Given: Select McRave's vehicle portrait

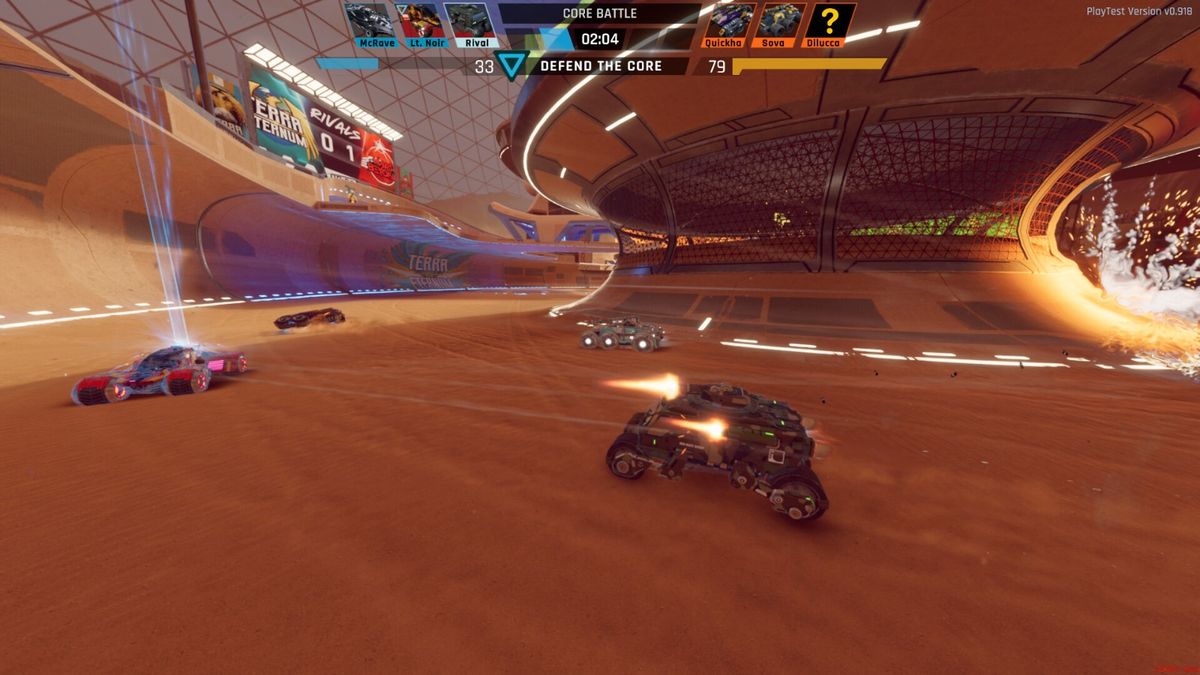Looking at the screenshot, I should click(x=370, y=20).
